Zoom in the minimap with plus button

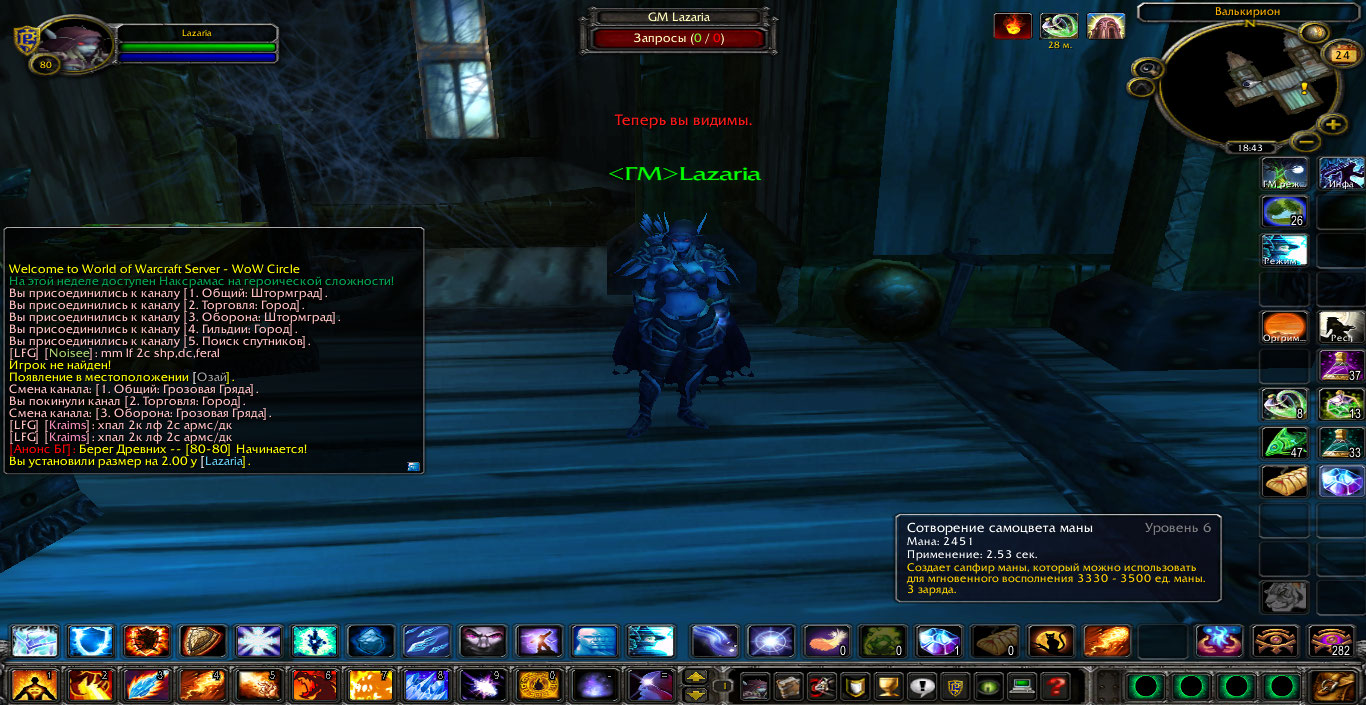coord(1333,125)
